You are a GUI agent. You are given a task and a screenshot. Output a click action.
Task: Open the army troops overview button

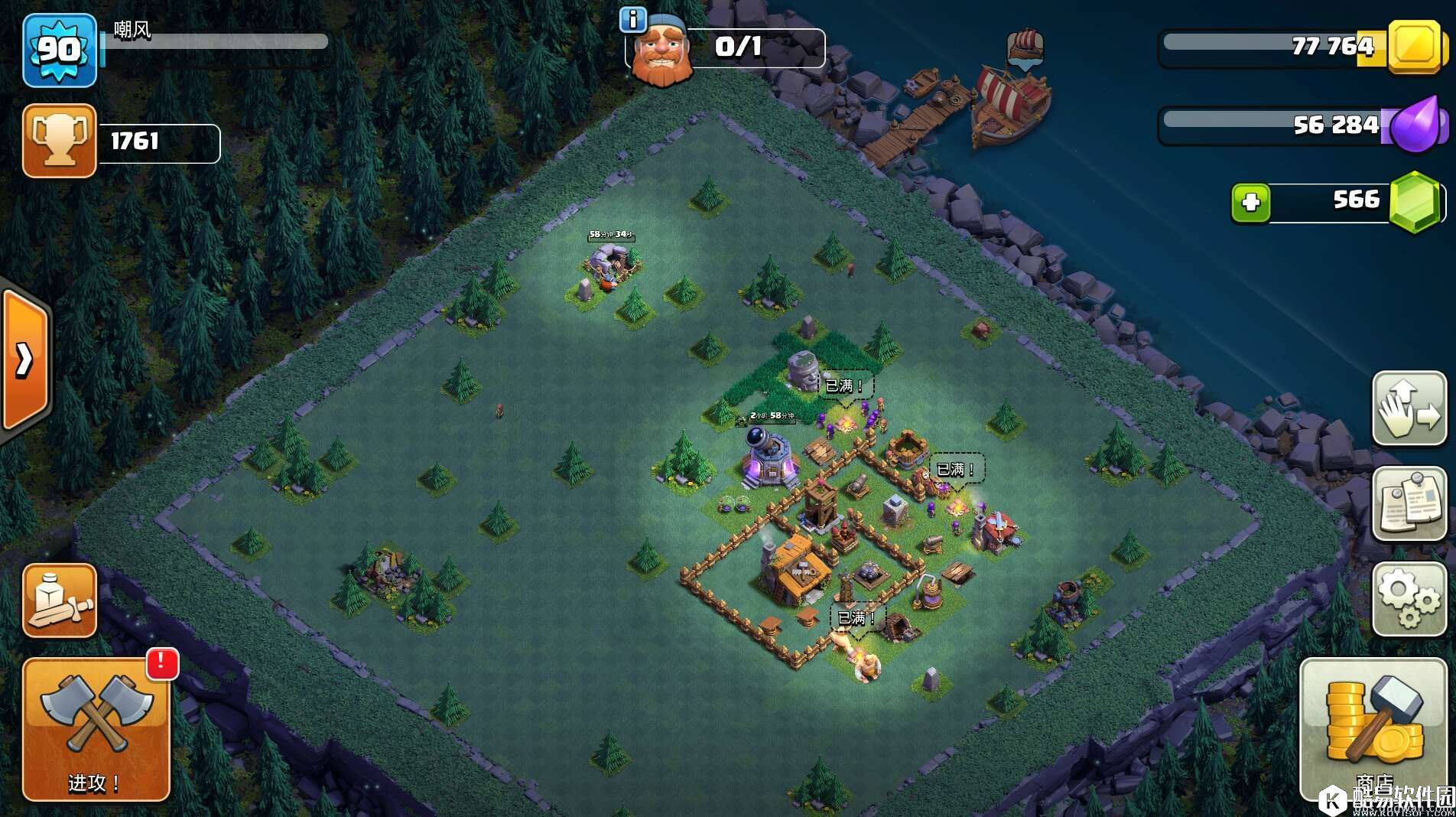click(60, 601)
